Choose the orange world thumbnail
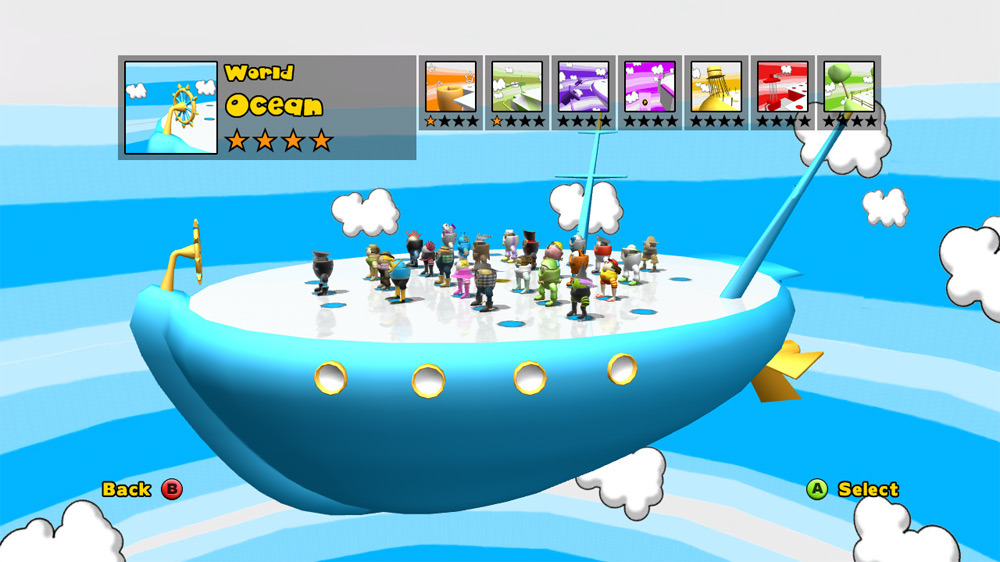Image resolution: width=1000 pixels, height=562 pixels. click(450, 87)
